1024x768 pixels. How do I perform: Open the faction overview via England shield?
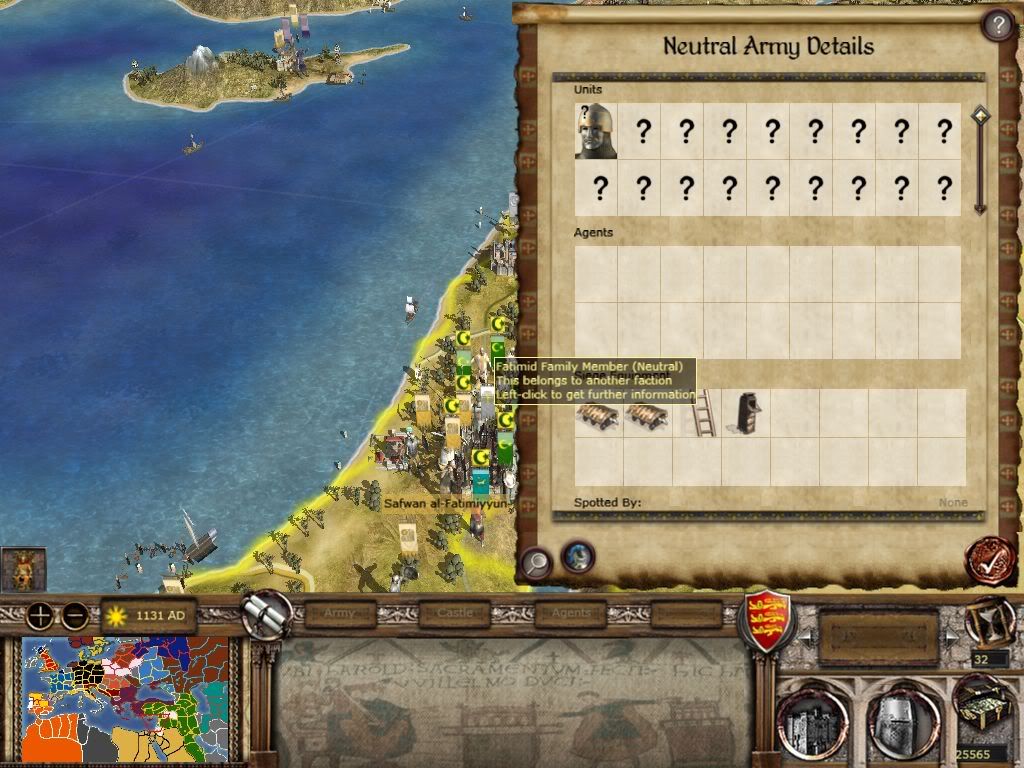pos(768,620)
